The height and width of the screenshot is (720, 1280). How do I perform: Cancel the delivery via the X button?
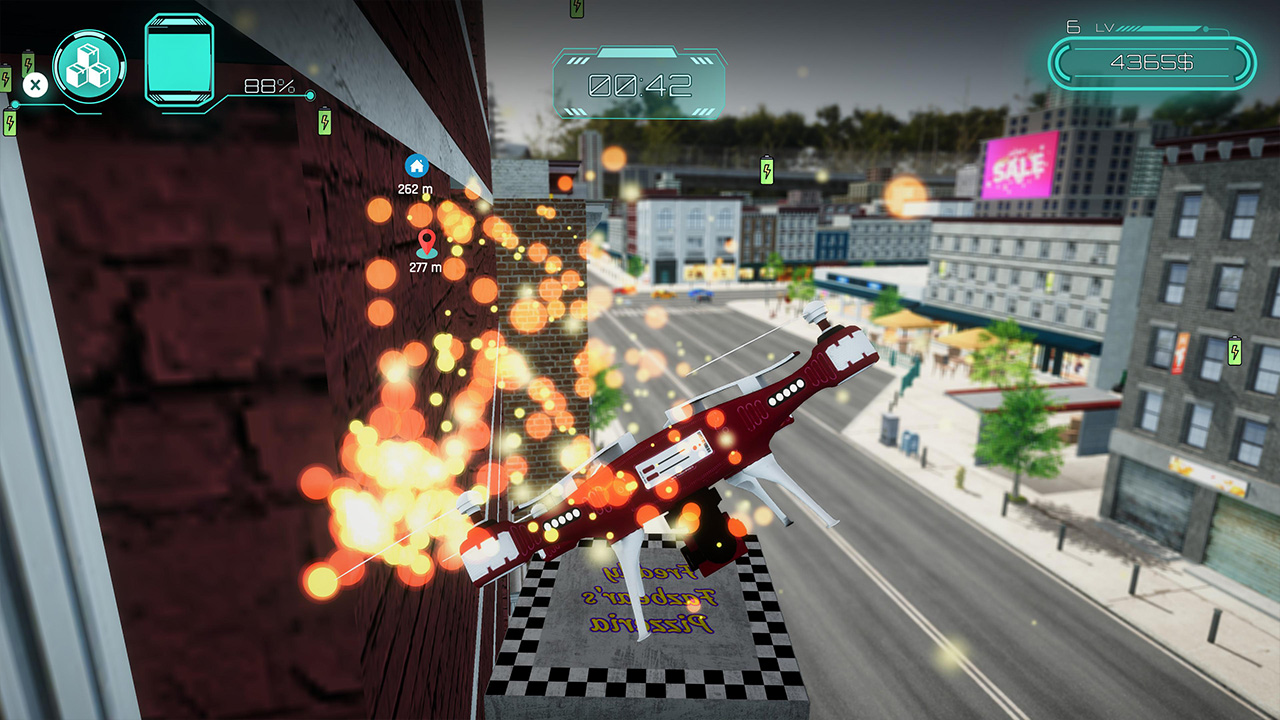click(36, 84)
